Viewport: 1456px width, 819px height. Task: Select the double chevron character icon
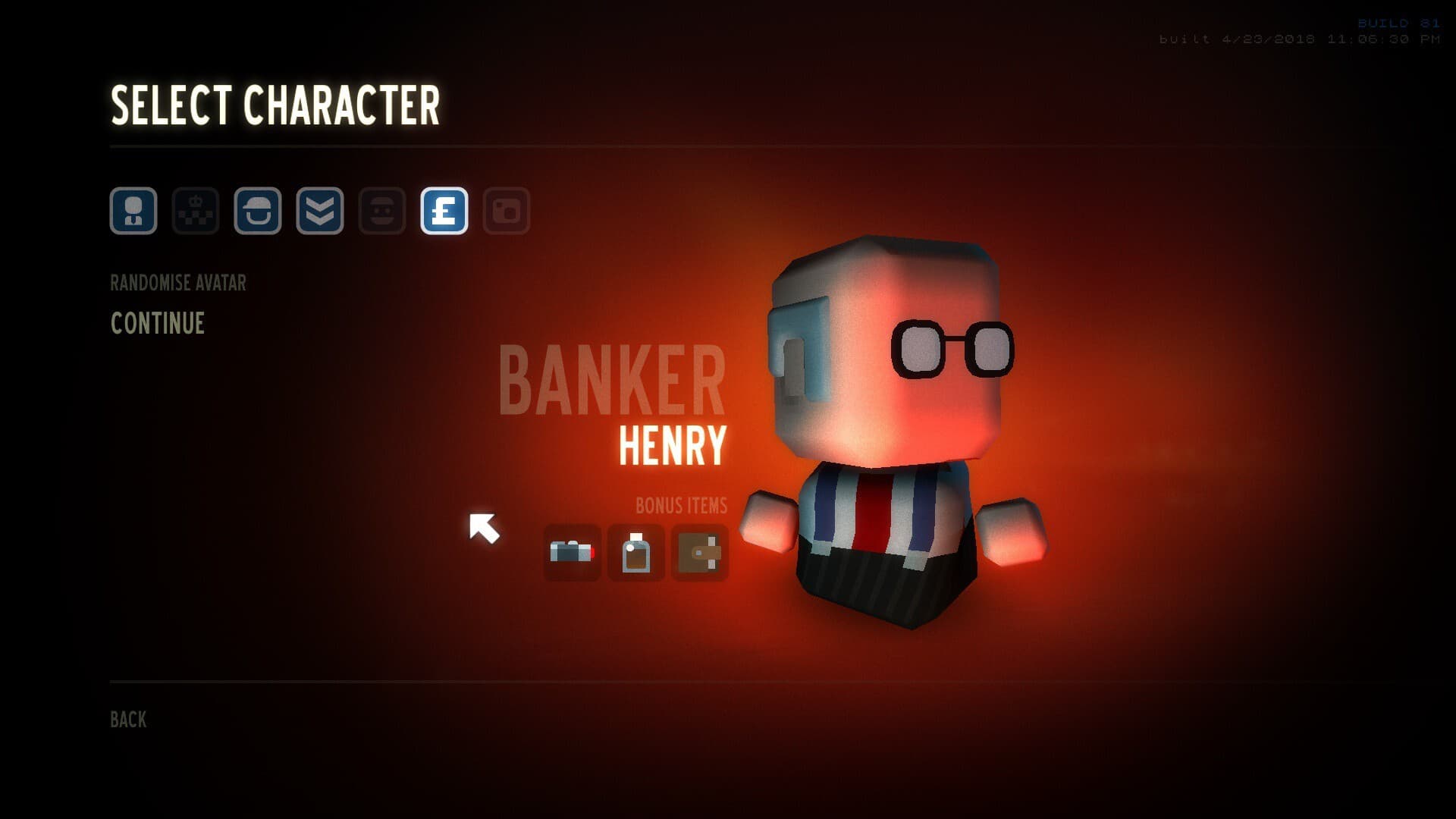tap(320, 211)
